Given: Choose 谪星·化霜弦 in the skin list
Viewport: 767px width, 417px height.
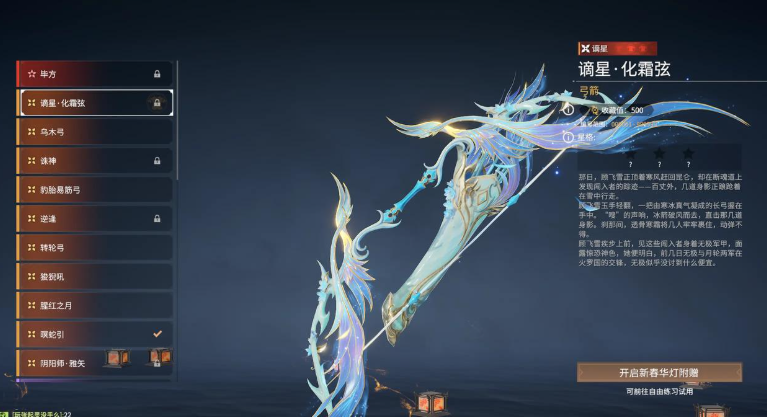Looking at the screenshot, I should pyautogui.click(x=94, y=102).
